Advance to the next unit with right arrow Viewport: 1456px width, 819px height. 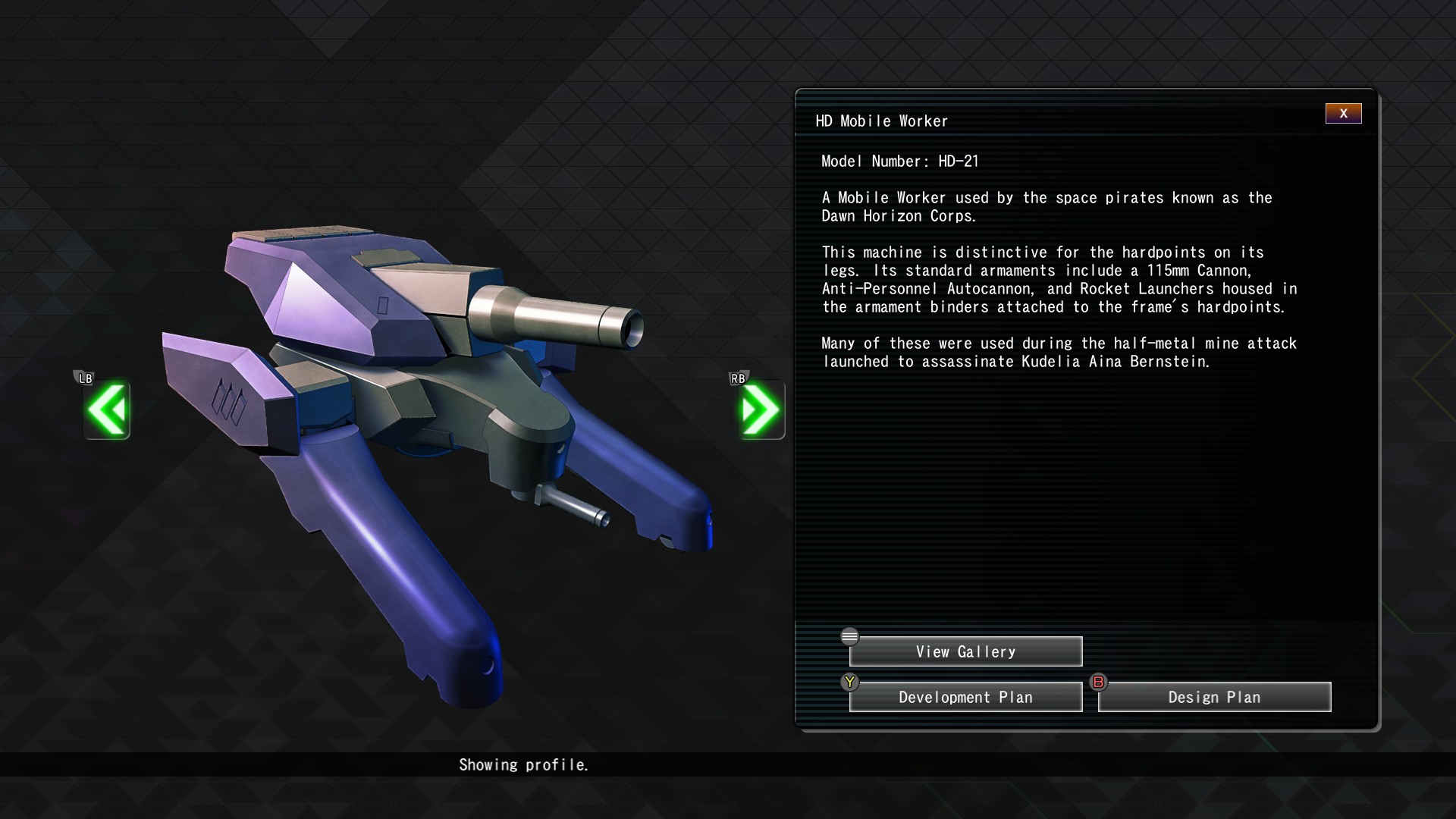pyautogui.click(x=761, y=410)
